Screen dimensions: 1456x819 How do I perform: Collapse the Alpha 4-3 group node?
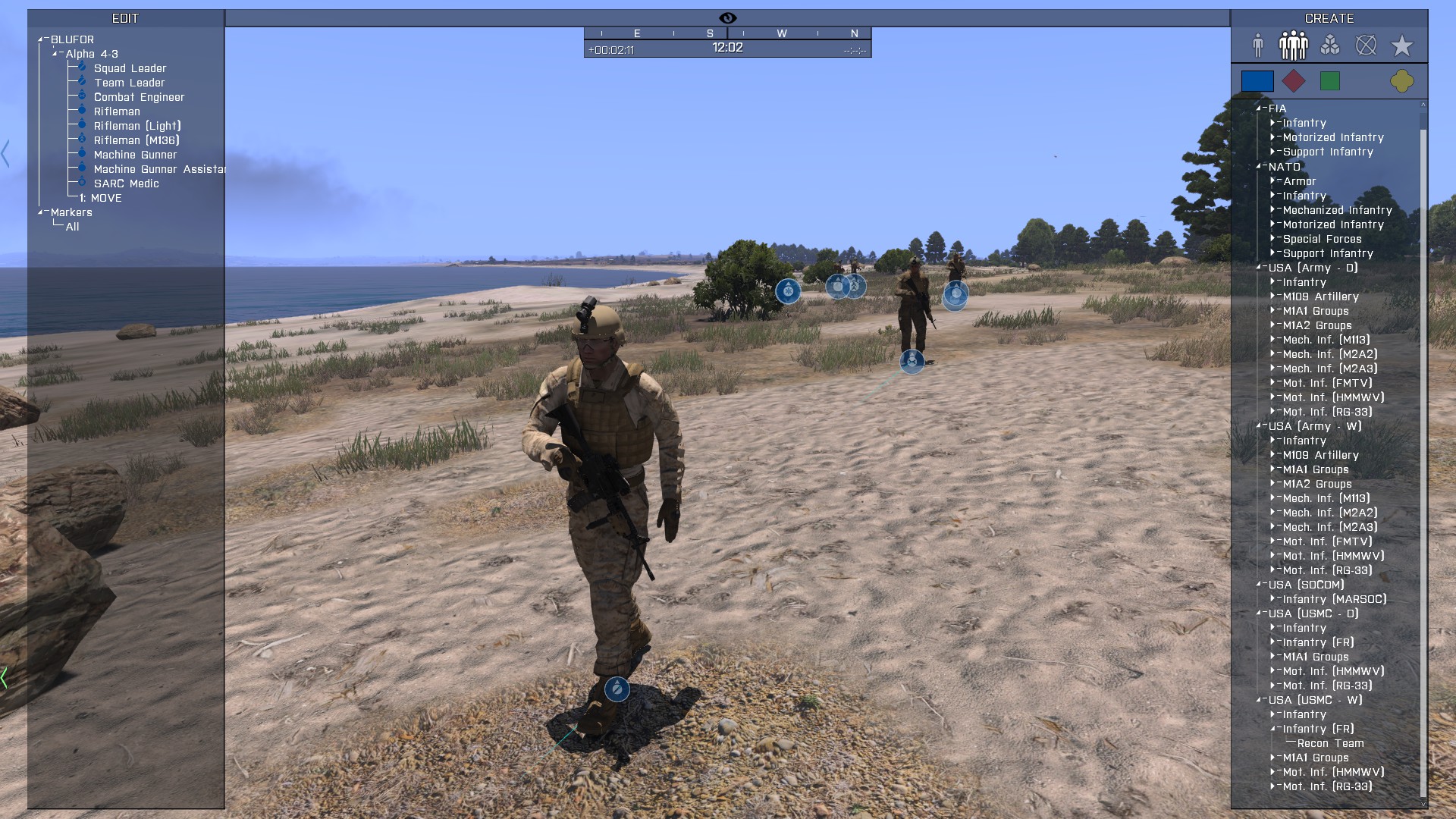(x=55, y=54)
